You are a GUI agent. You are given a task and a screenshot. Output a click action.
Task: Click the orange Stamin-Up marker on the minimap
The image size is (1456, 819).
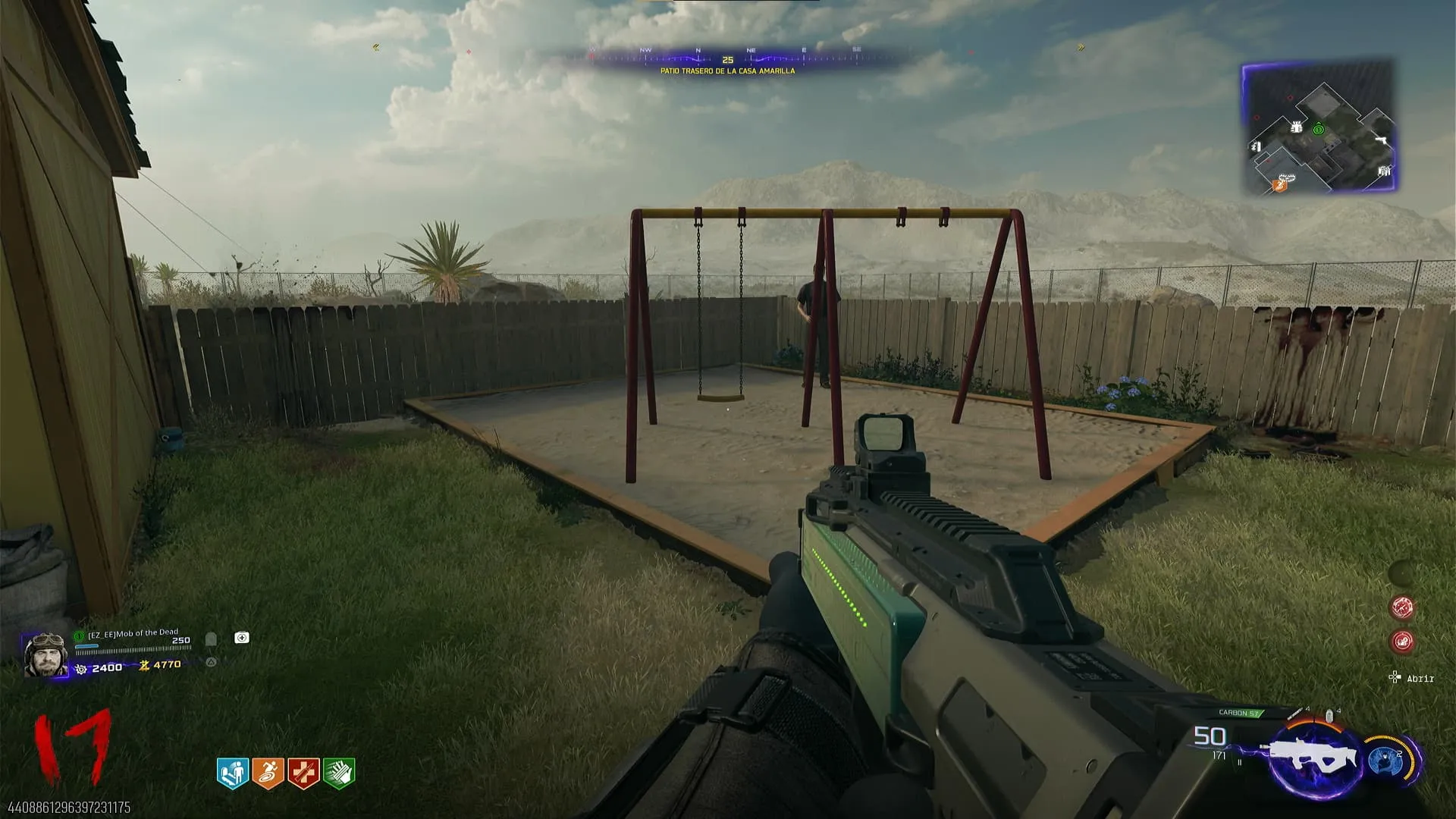tap(1280, 184)
